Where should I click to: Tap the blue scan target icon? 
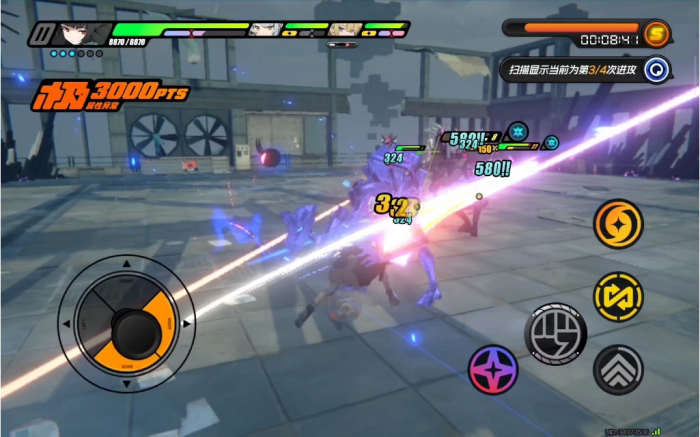[x=656, y=68]
